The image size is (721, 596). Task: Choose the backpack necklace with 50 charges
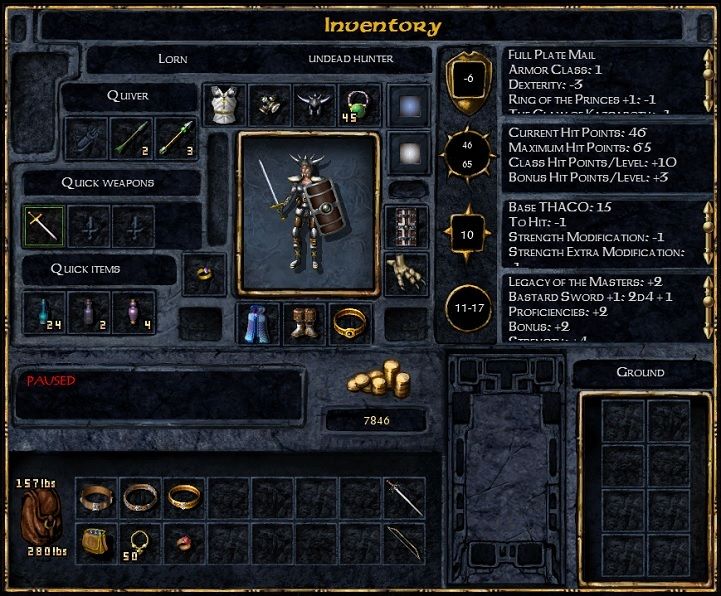(x=139, y=543)
